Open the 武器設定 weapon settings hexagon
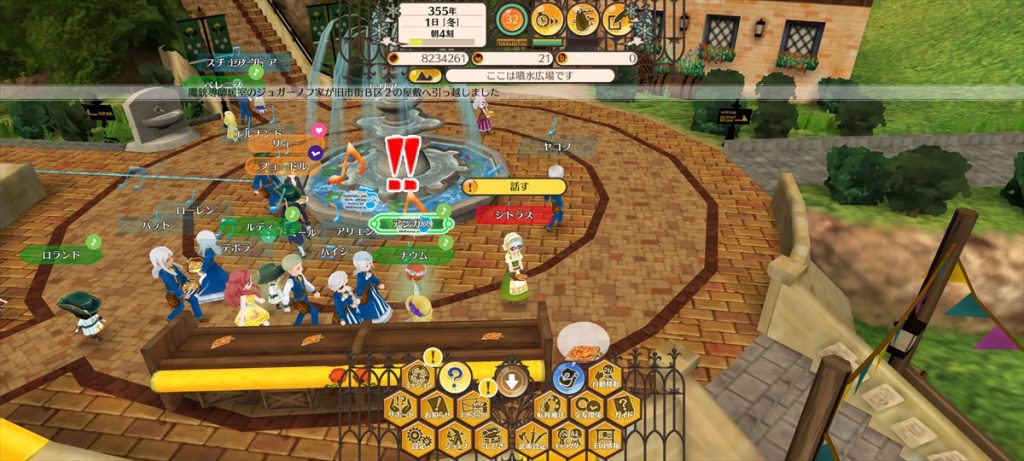This screenshot has height=461, width=1024. [x=533, y=437]
